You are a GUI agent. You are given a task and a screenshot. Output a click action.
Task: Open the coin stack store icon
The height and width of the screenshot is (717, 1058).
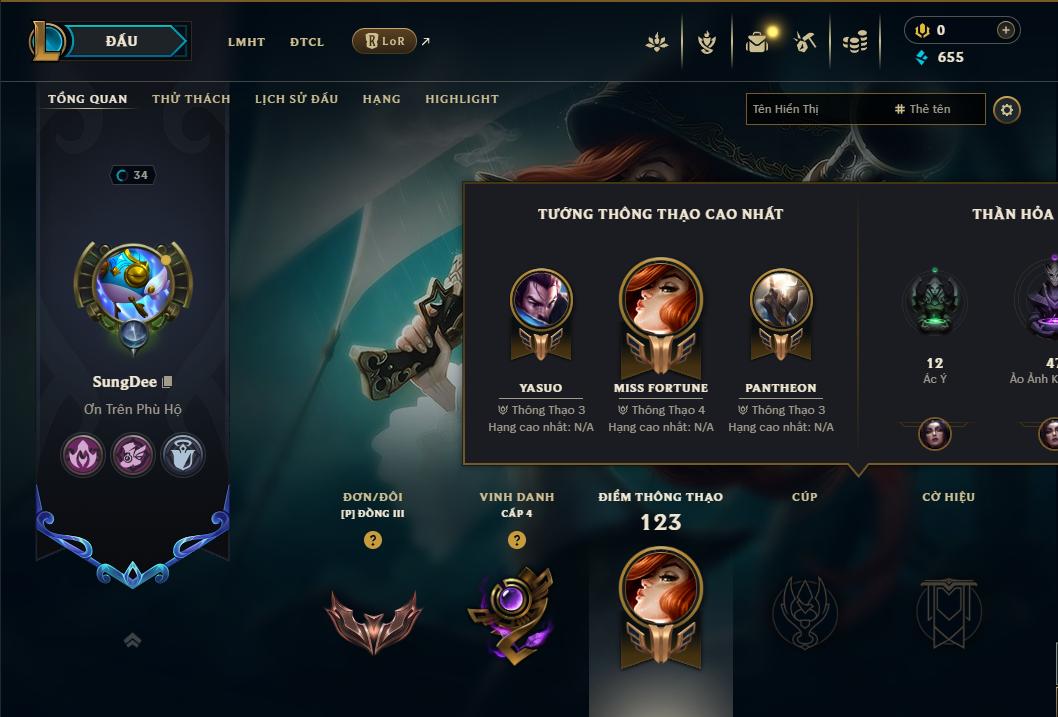[x=854, y=42]
